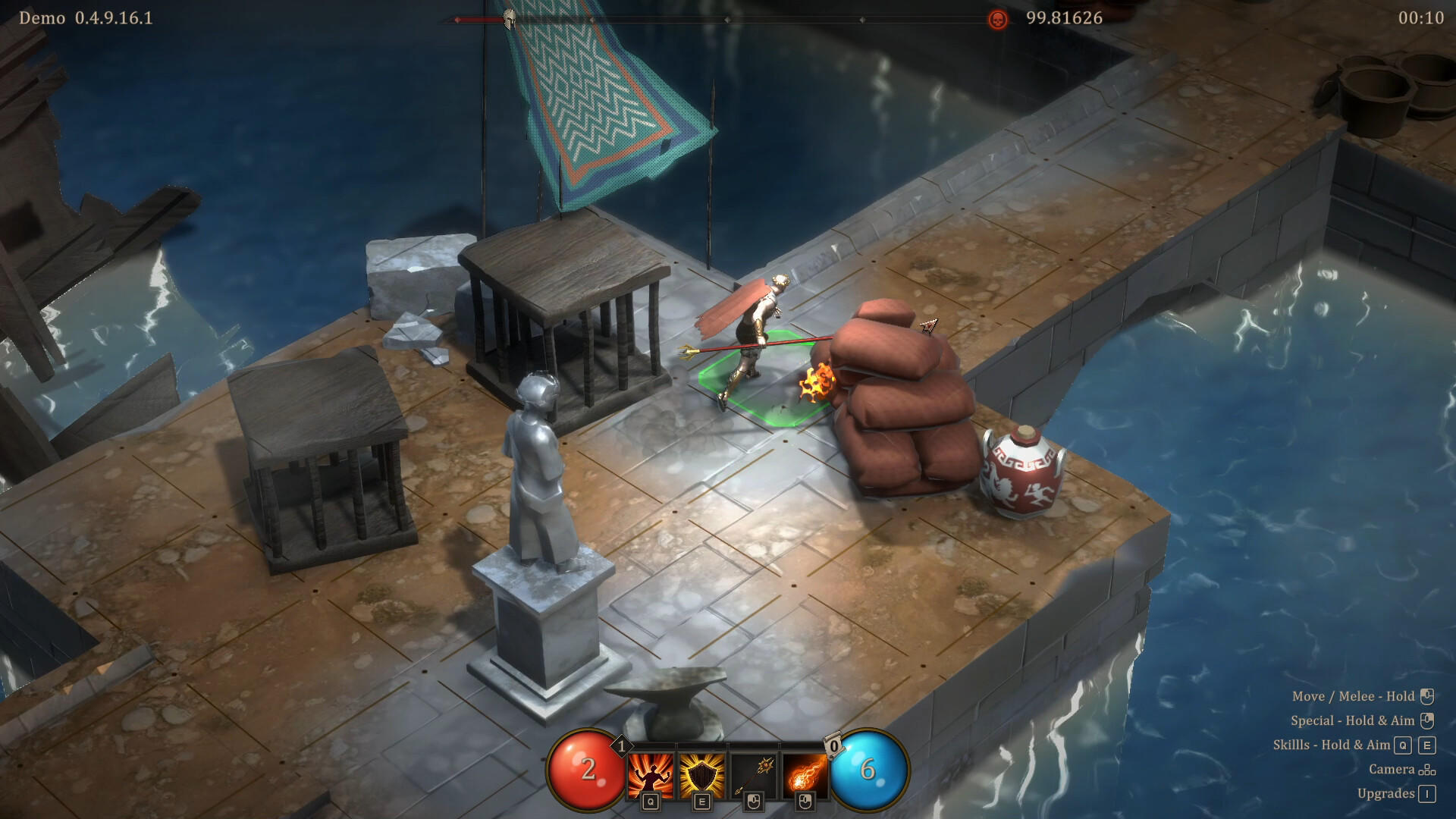
Task: Click the diamond counter showing 1
Action: (622, 745)
